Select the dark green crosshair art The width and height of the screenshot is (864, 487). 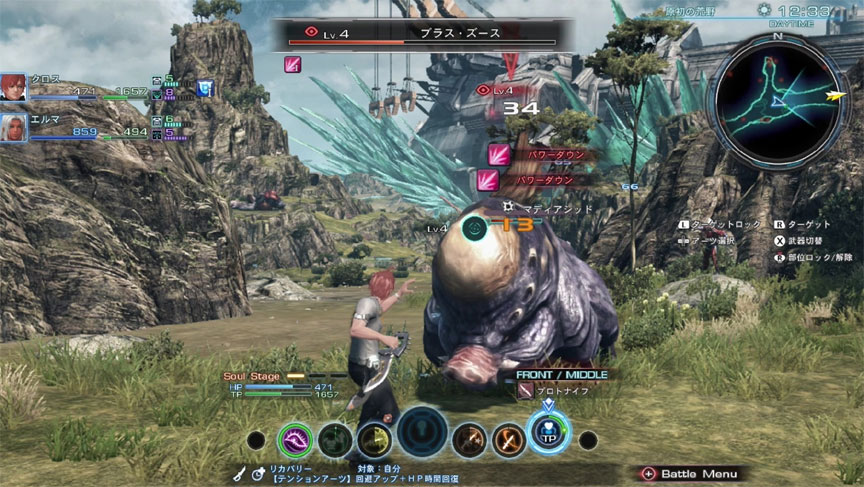(334, 439)
